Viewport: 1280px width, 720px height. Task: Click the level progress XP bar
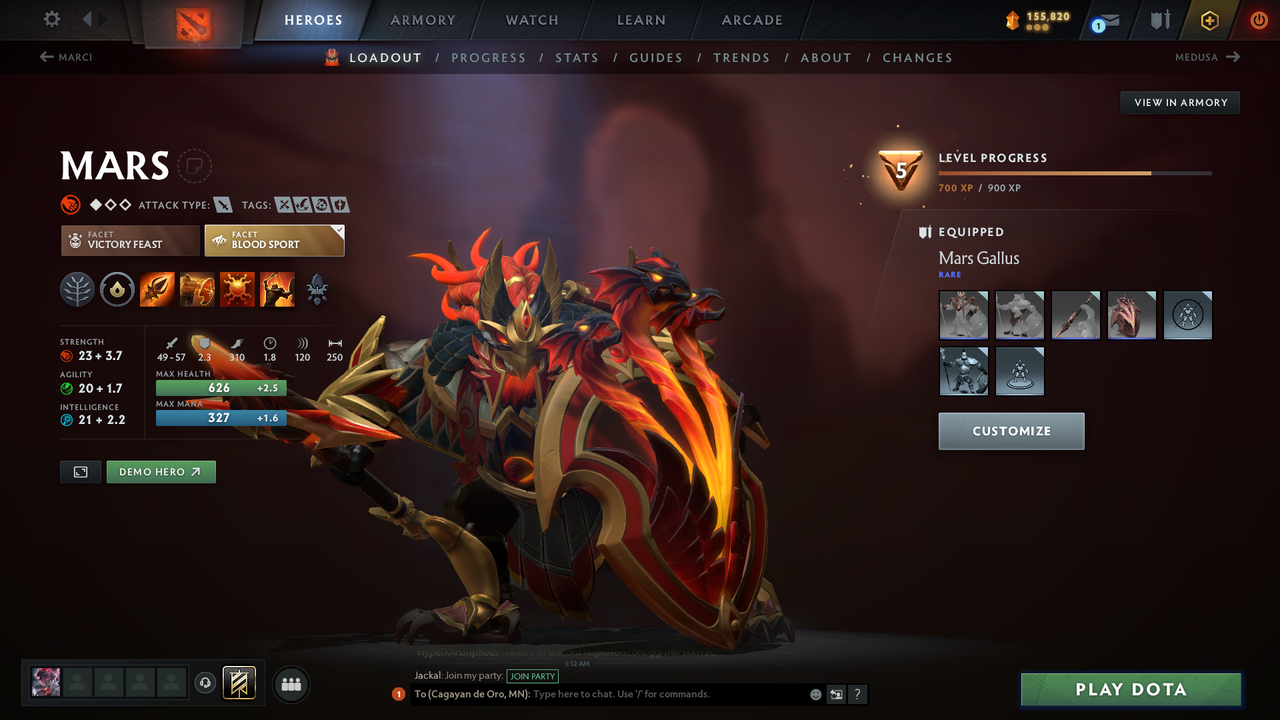tap(1077, 172)
